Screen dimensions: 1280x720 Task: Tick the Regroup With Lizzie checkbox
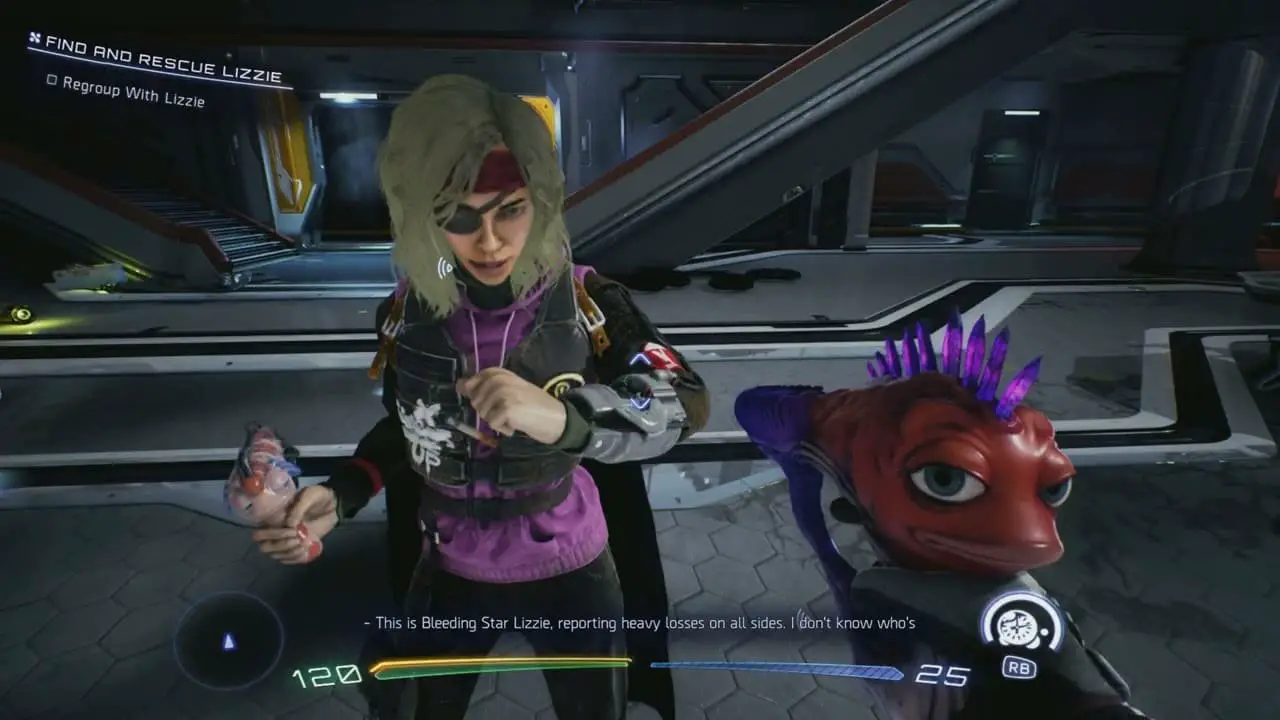click(52, 80)
